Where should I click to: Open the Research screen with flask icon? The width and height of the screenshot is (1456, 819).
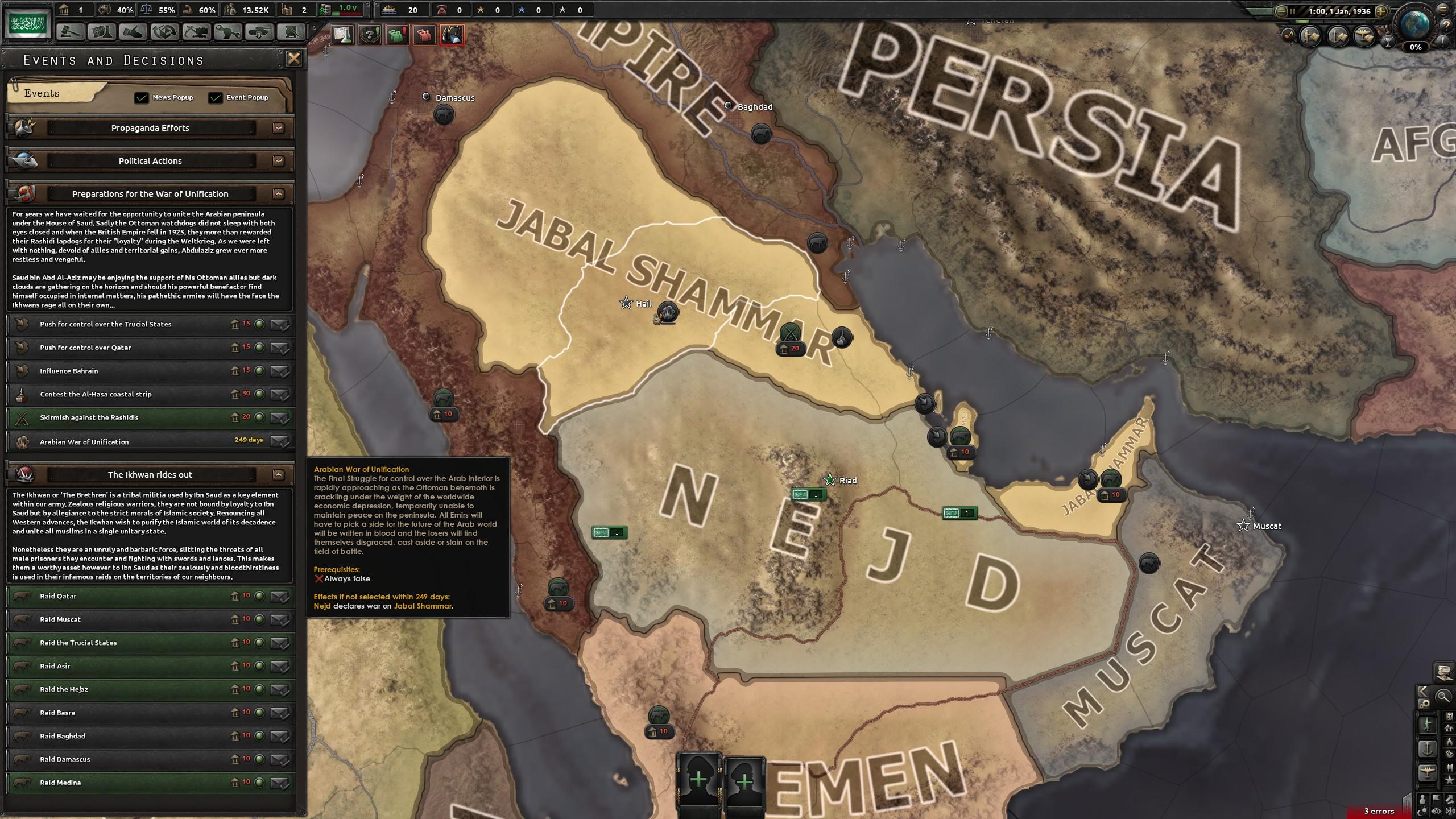tap(102, 32)
